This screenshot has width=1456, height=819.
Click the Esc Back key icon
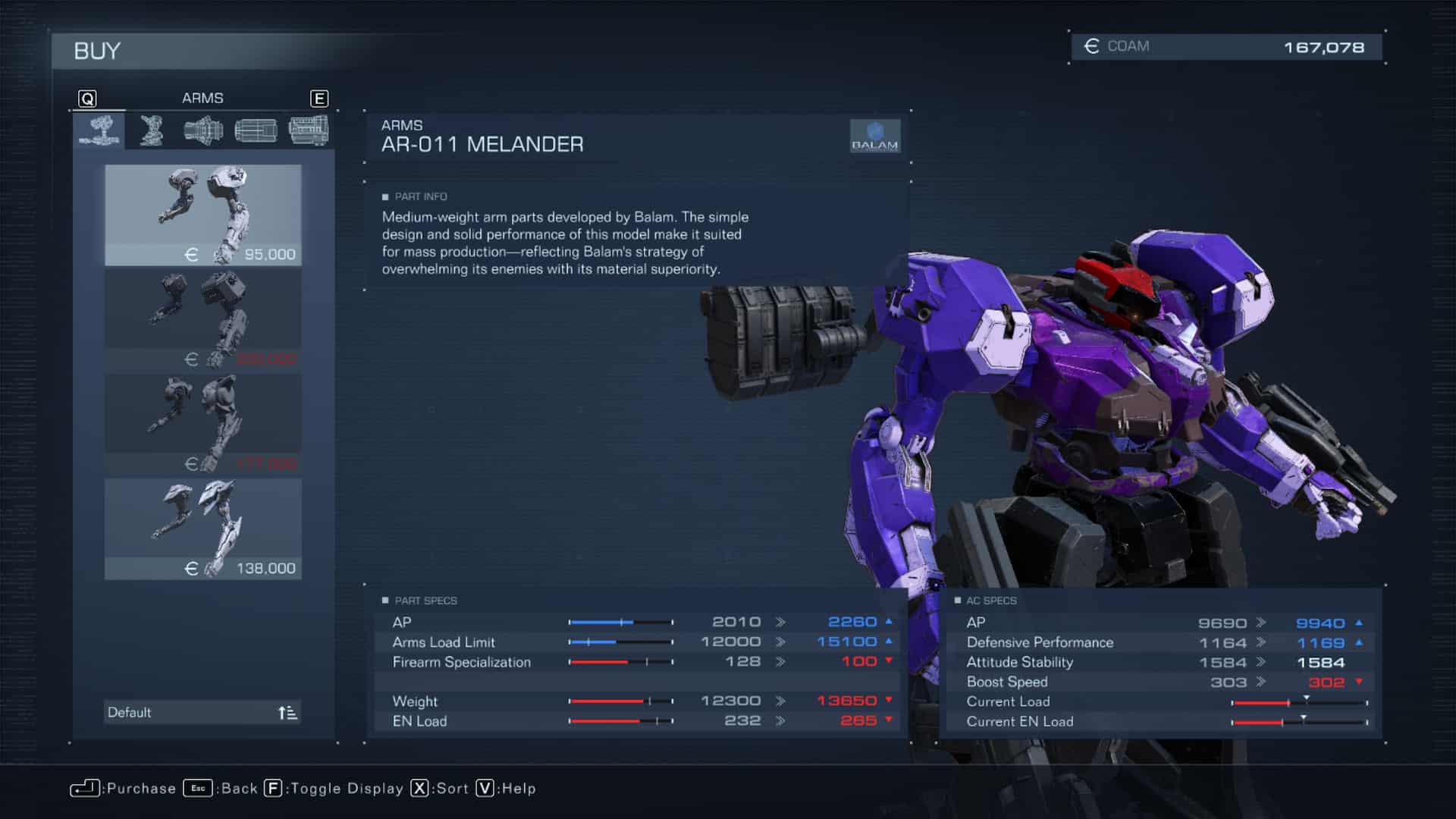coord(197,789)
